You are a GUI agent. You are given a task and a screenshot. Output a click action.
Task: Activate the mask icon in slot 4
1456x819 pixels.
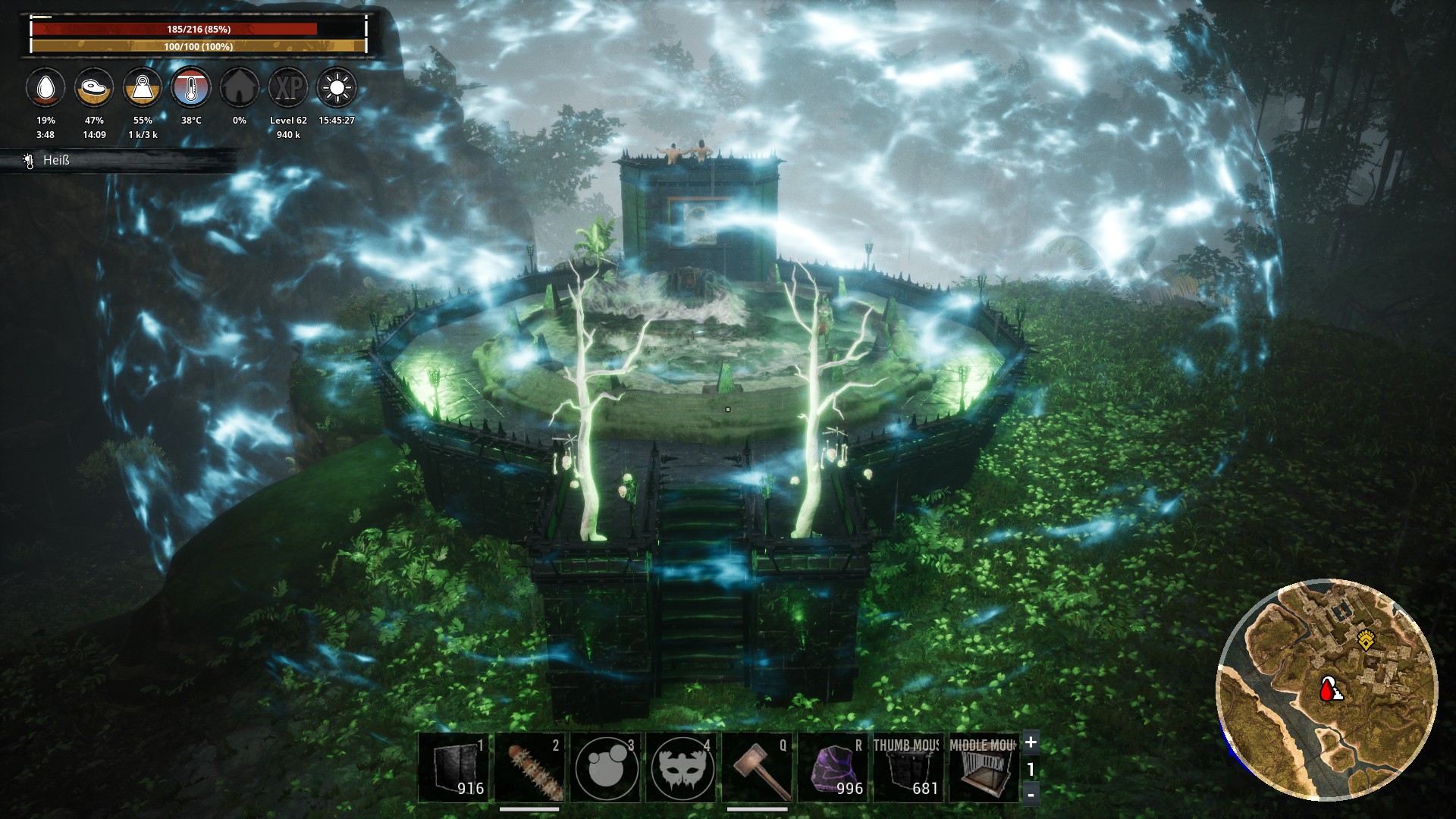click(682, 767)
